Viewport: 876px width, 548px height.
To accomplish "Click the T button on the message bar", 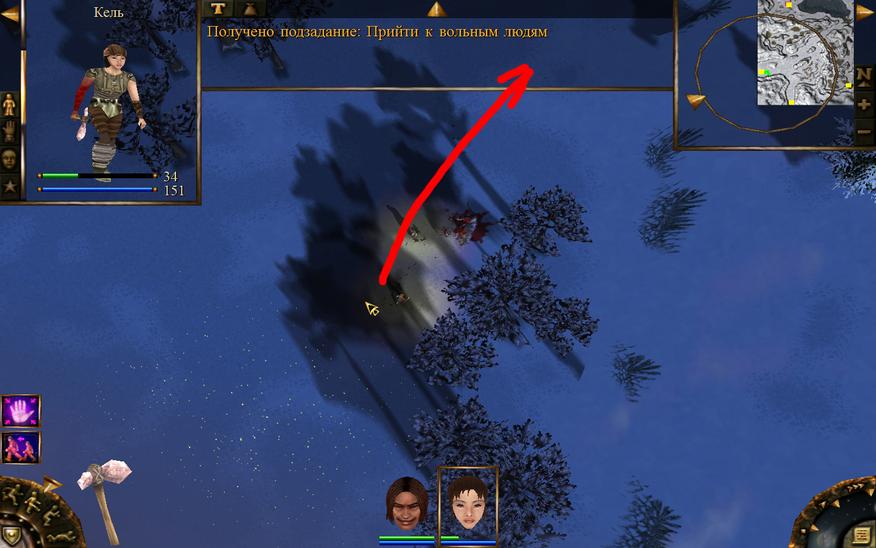I will click(x=219, y=9).
